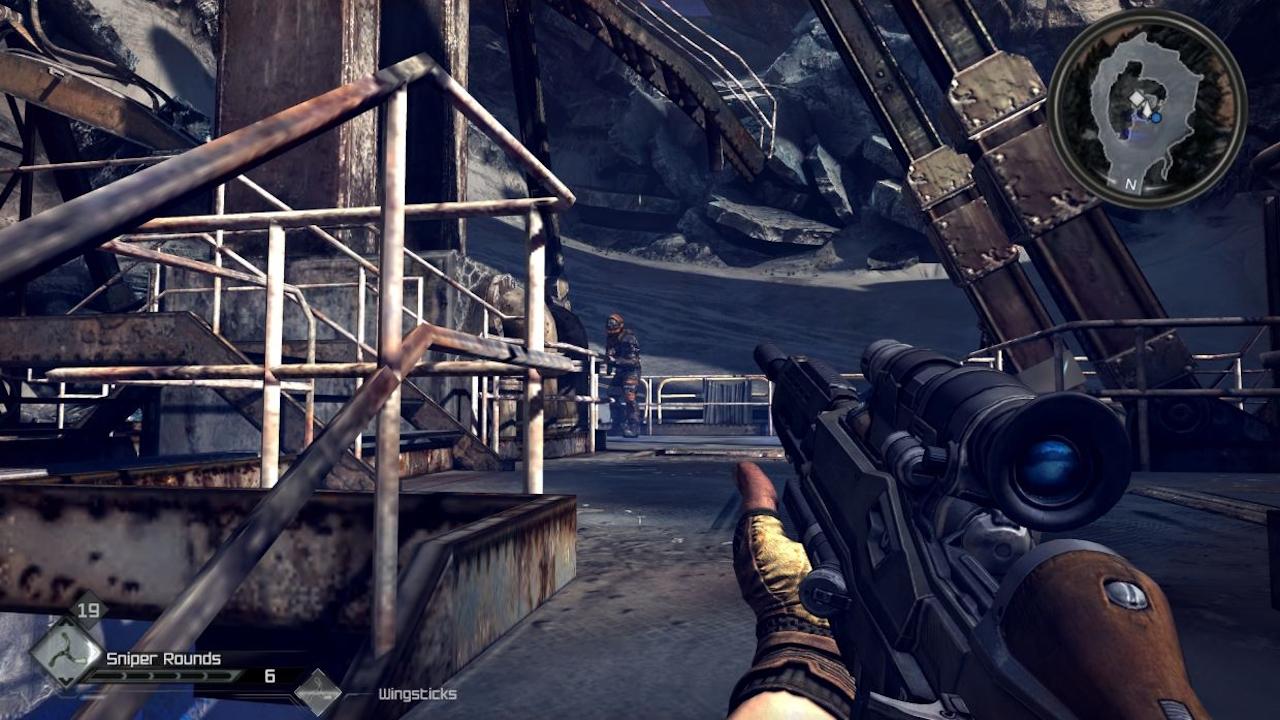The image size is (1280, 720).
Task: Click the N compass indicator on the minimap
Action: pyautogui.click(x=1131, y=184)
